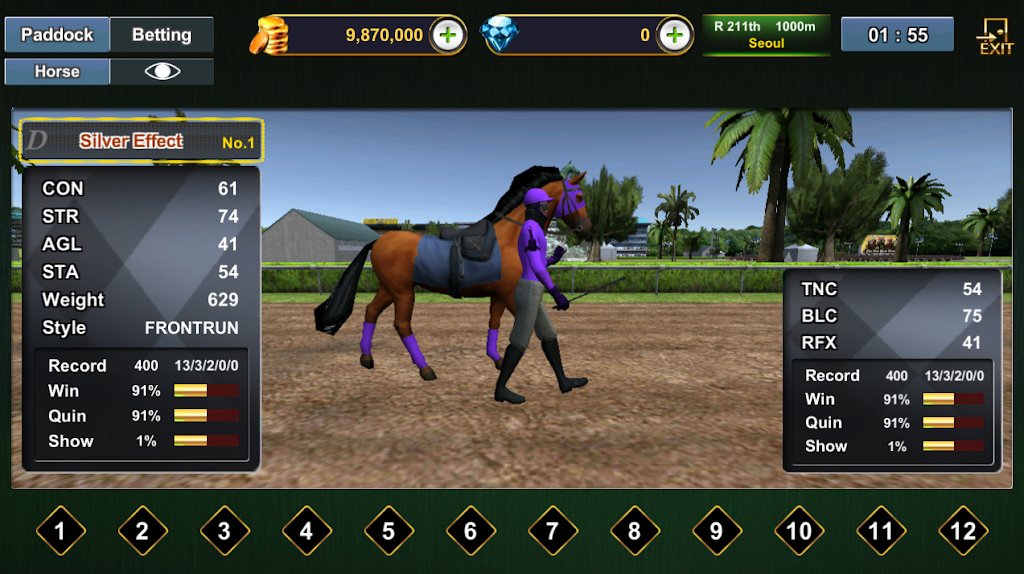
Task: Choose horse number 7
Action: (552, 531)
